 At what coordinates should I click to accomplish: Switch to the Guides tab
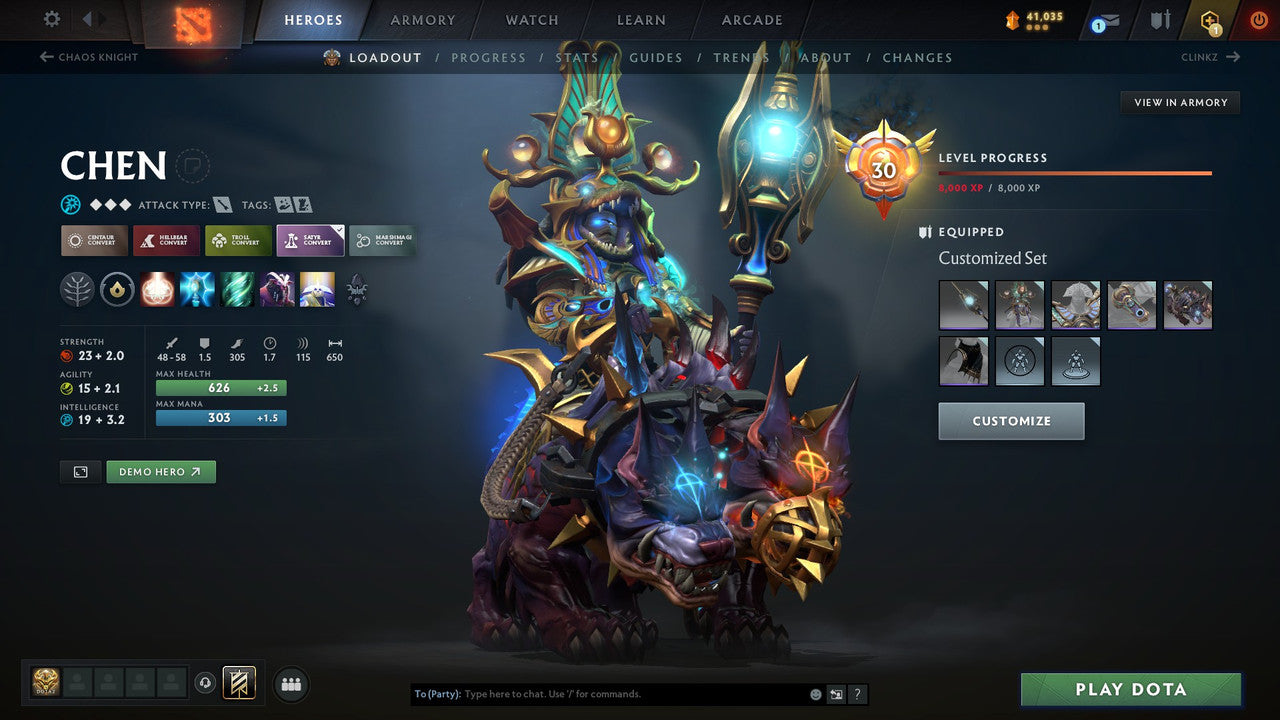[655, 57]
